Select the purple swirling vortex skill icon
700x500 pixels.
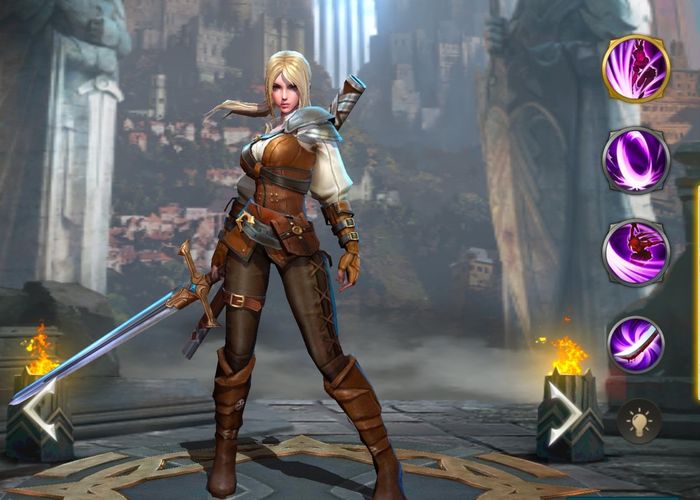(x=635, y=160)
